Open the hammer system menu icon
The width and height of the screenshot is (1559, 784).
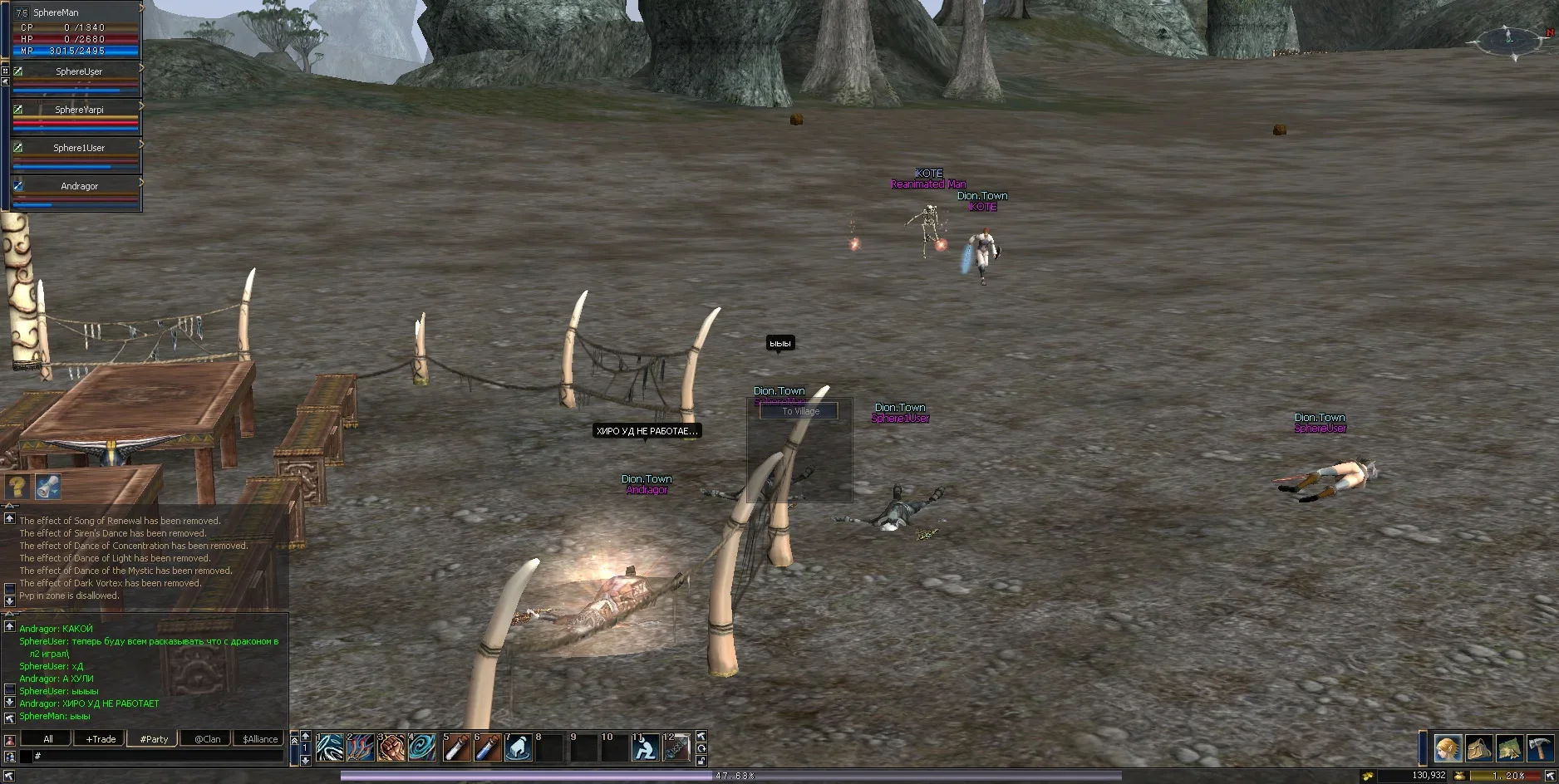coord(1540,748)
